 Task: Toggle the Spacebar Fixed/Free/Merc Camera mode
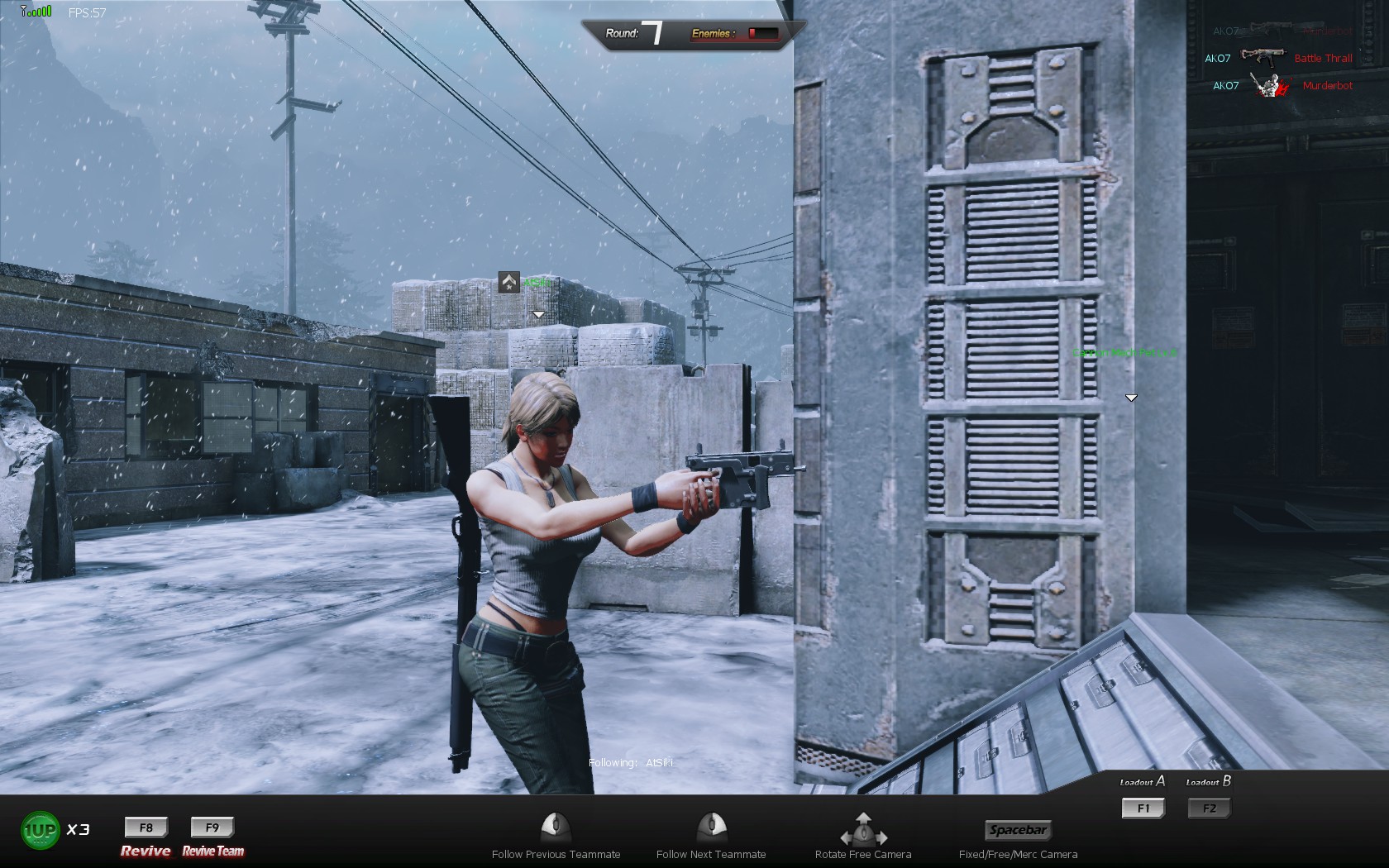(x=1019, y=831)
